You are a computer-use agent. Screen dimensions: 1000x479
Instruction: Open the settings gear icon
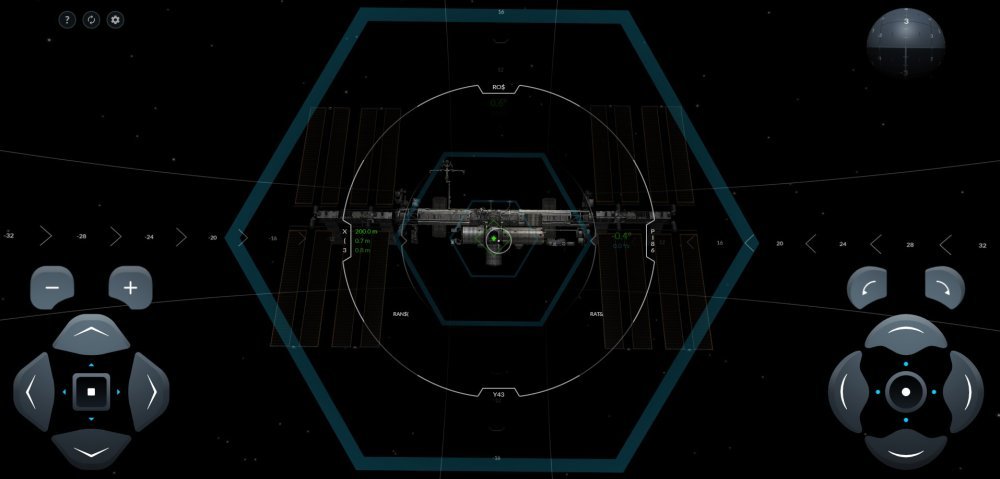(115, 20)
